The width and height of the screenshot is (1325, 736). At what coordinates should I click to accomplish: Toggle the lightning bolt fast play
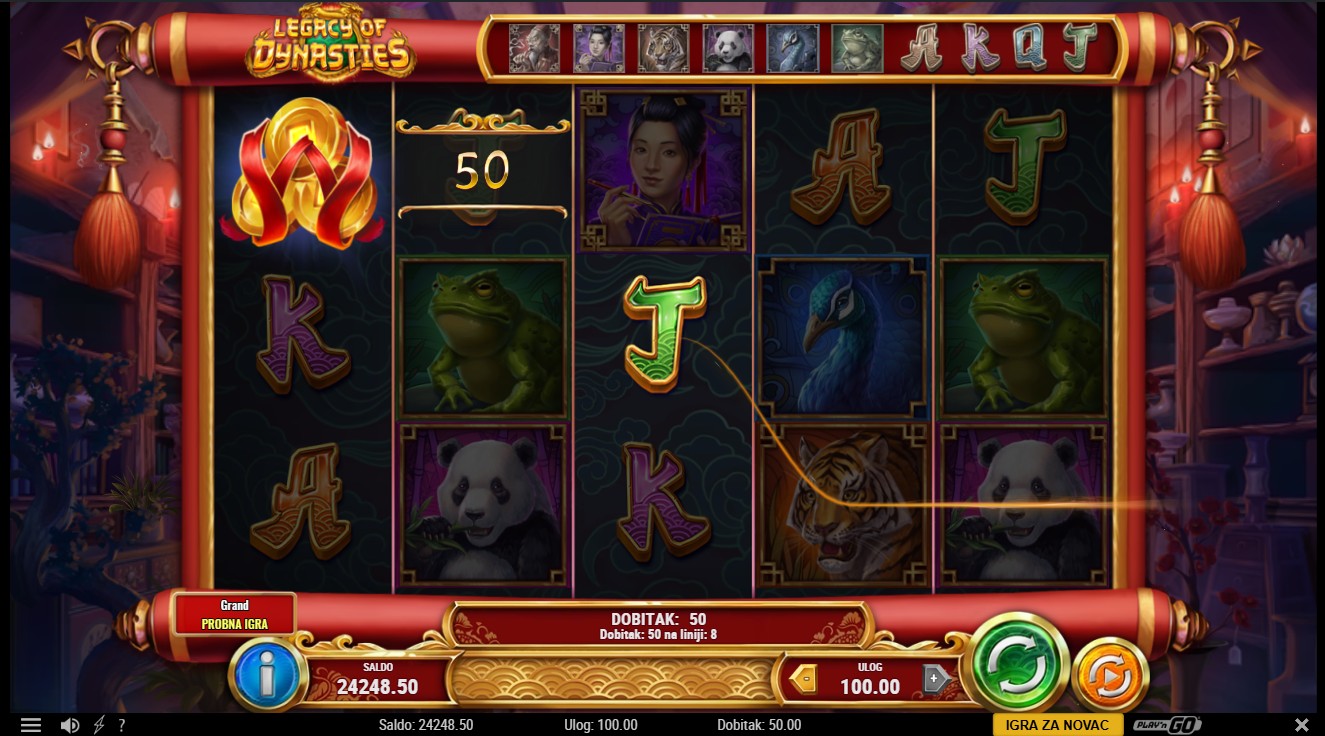(99, 725)
